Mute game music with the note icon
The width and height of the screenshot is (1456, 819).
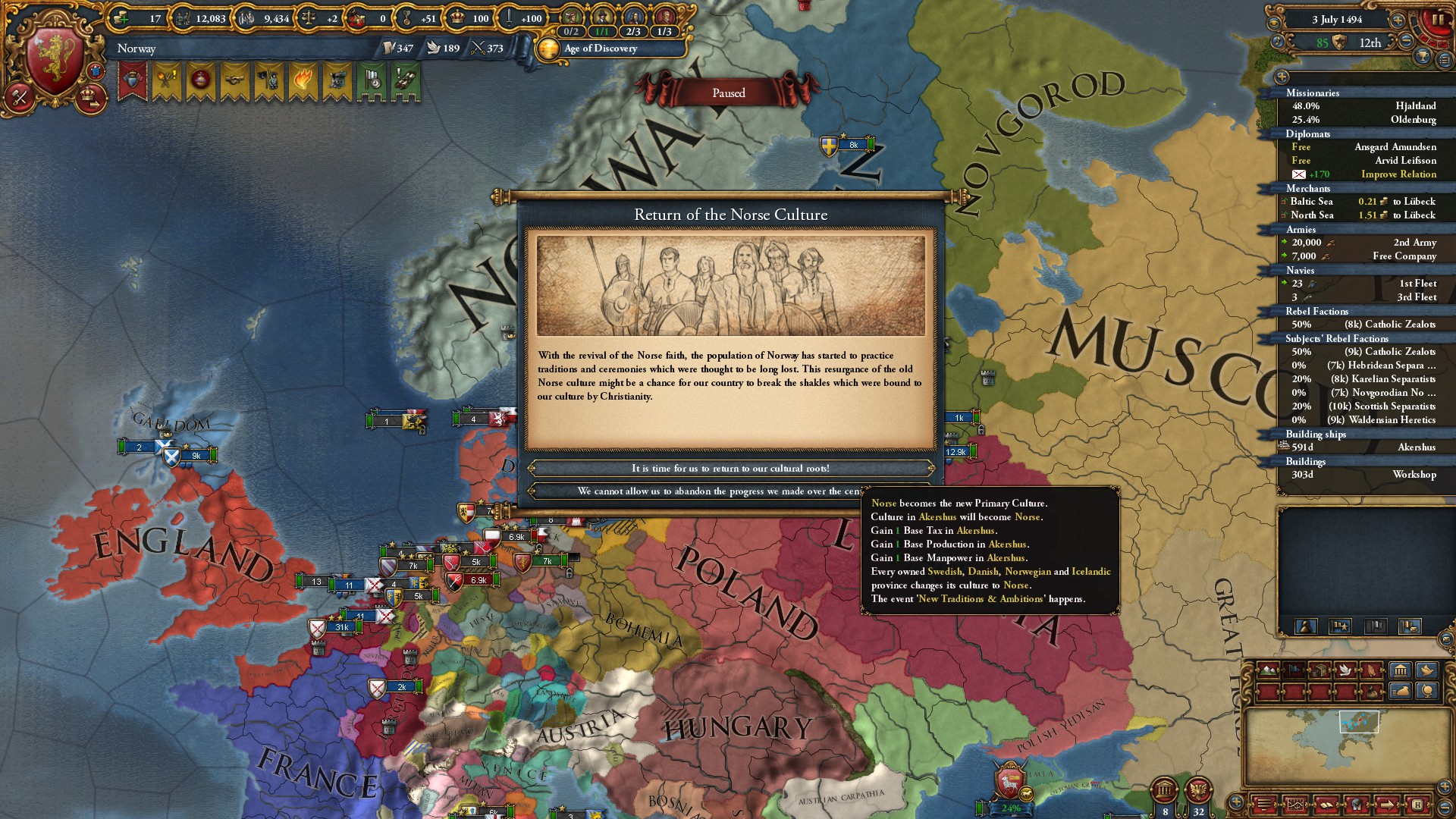(x=1278, y=42)
